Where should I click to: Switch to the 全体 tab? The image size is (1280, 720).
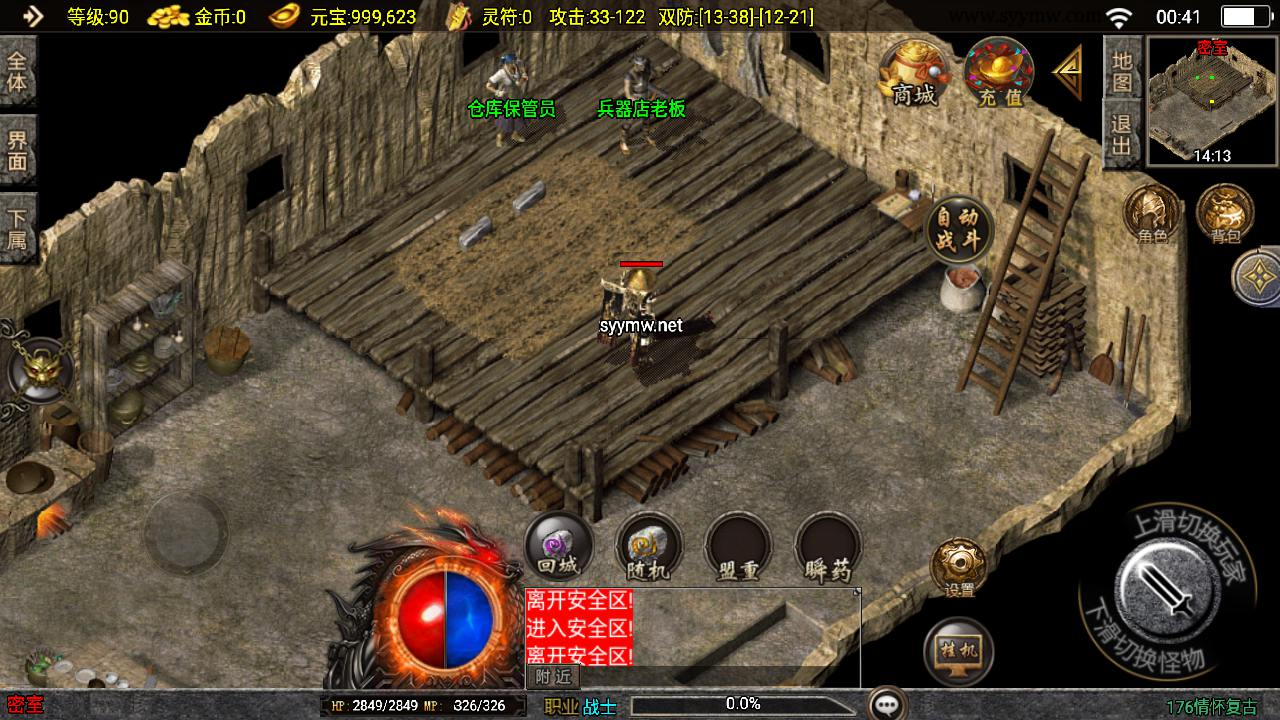17,71
